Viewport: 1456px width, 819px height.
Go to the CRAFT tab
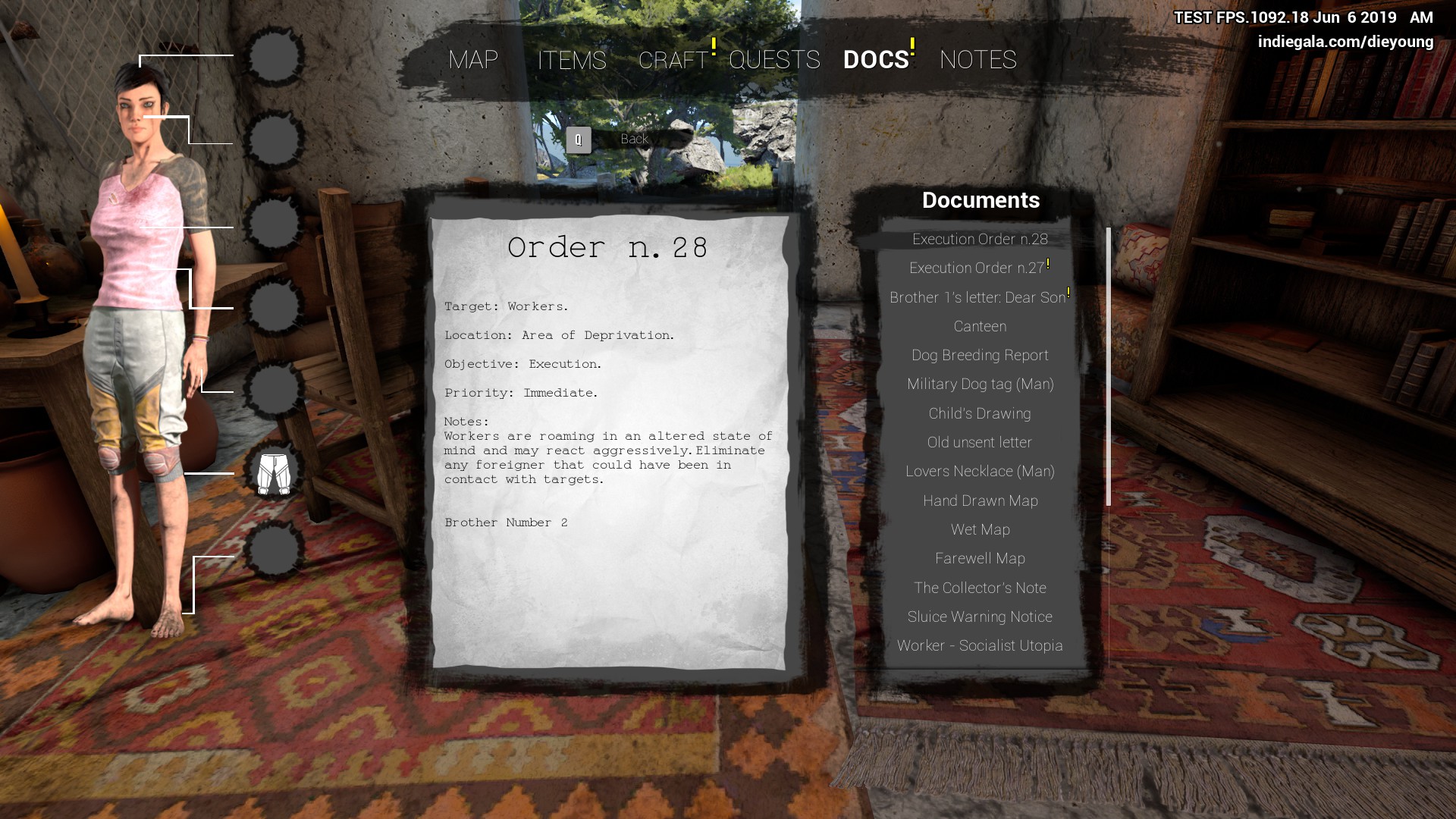(x=673, y=60)
